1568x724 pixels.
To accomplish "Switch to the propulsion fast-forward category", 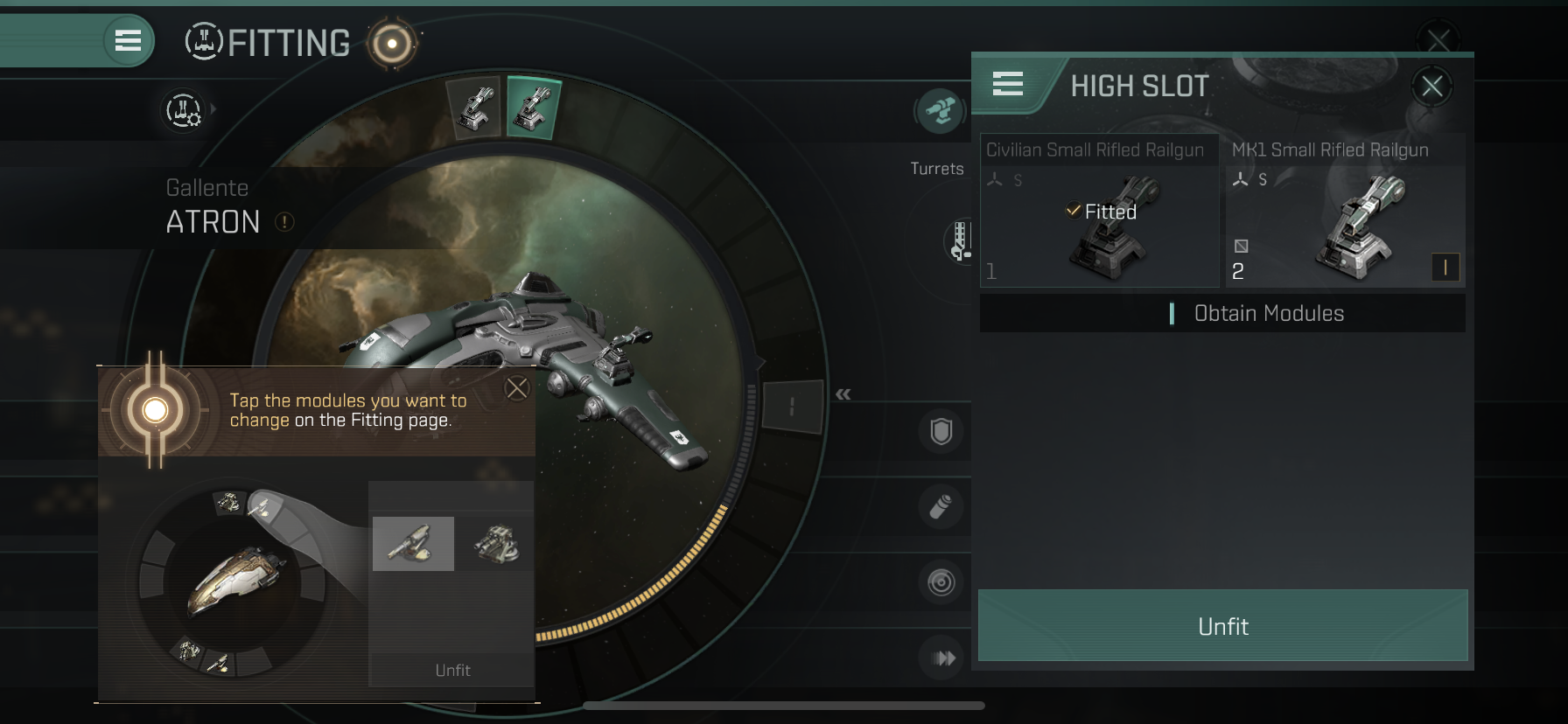I will coord(942,658).
